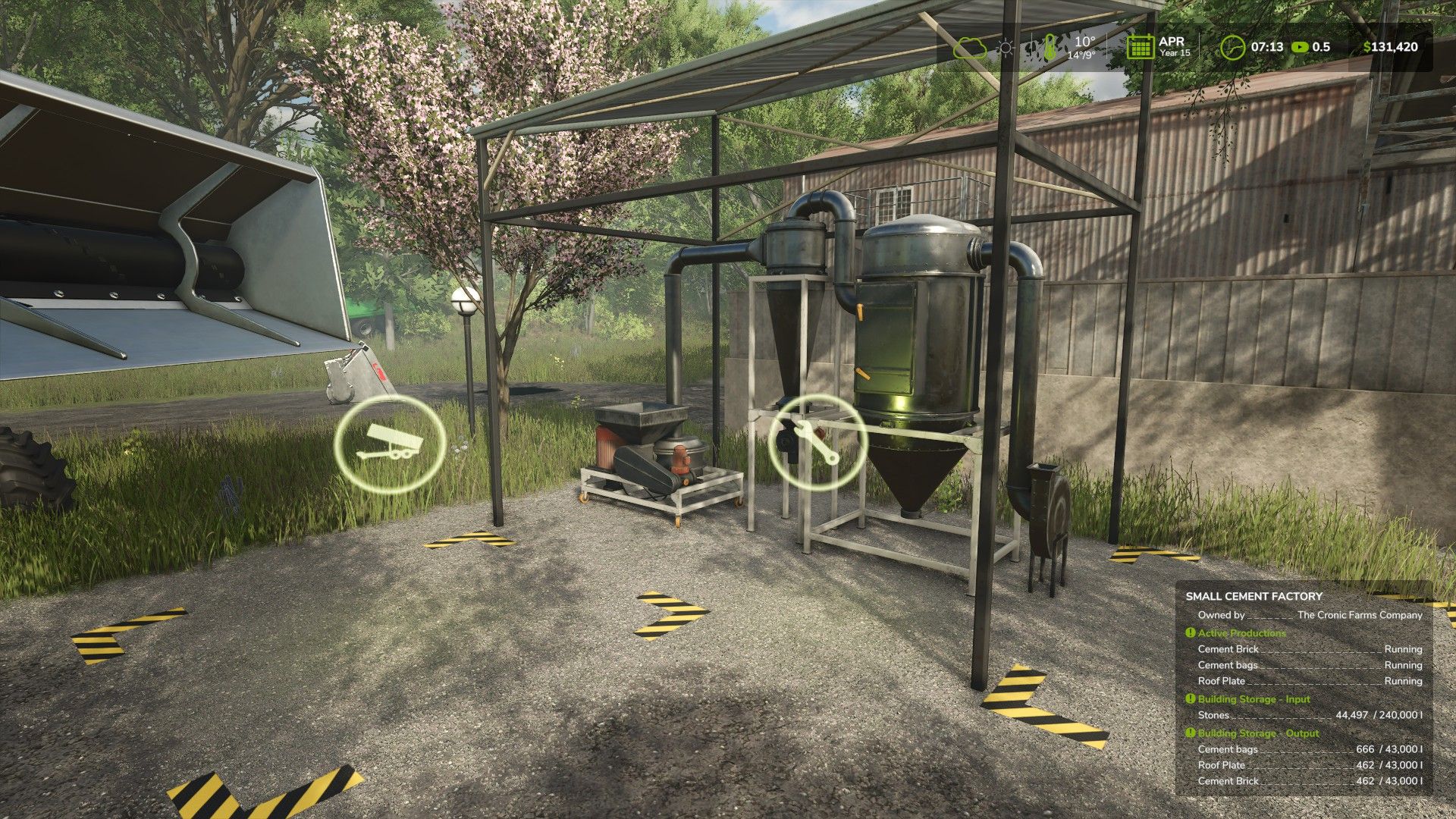Click the trailer unloading marker icon

click(x=390, y=441)
